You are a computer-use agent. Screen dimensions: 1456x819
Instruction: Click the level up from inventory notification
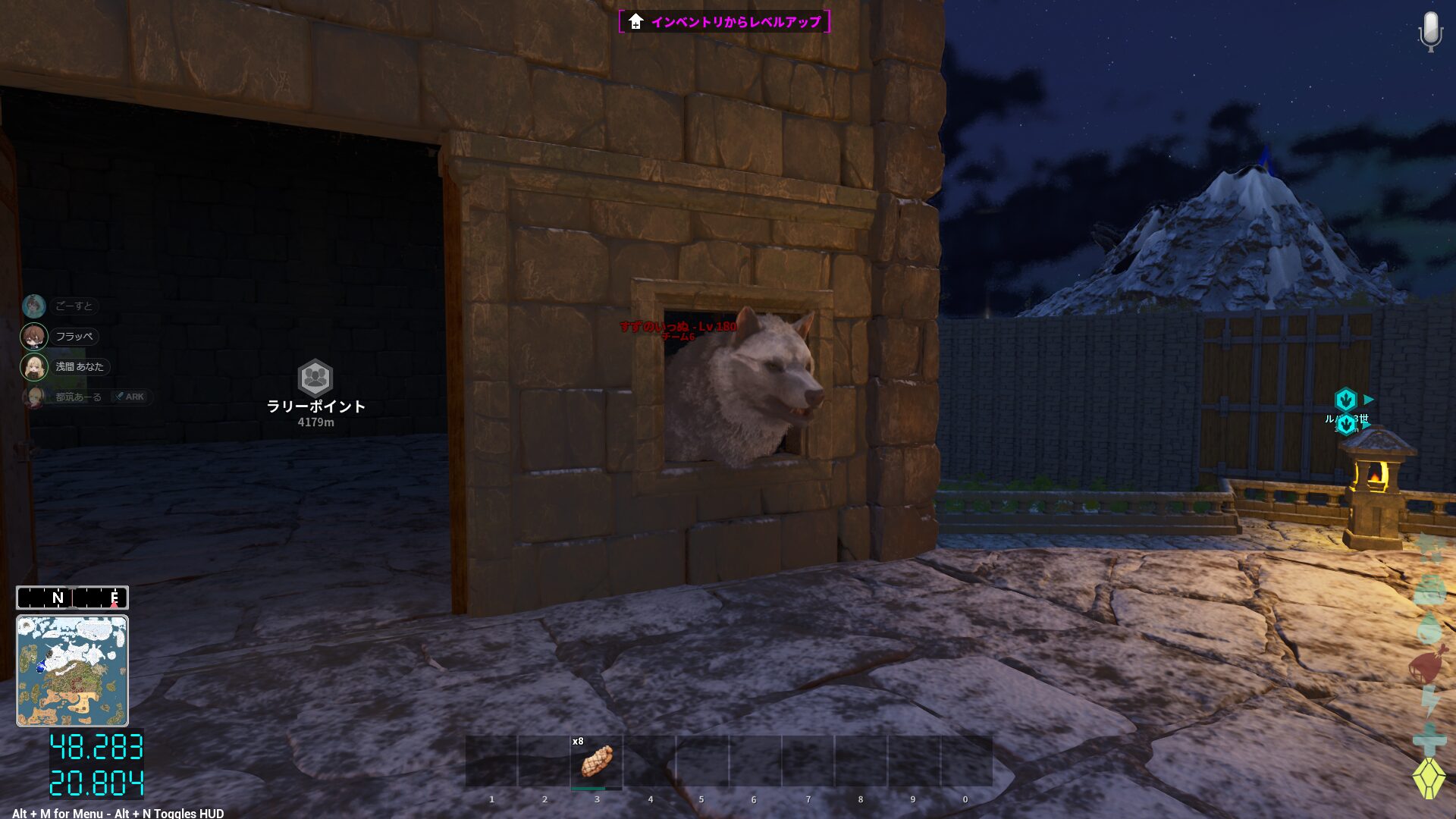click(x=724, y=22)
